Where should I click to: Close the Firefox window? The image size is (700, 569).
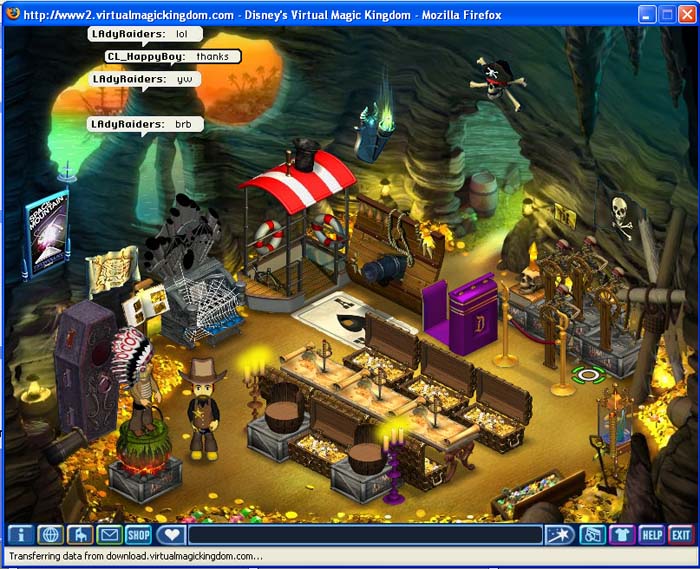686,15
